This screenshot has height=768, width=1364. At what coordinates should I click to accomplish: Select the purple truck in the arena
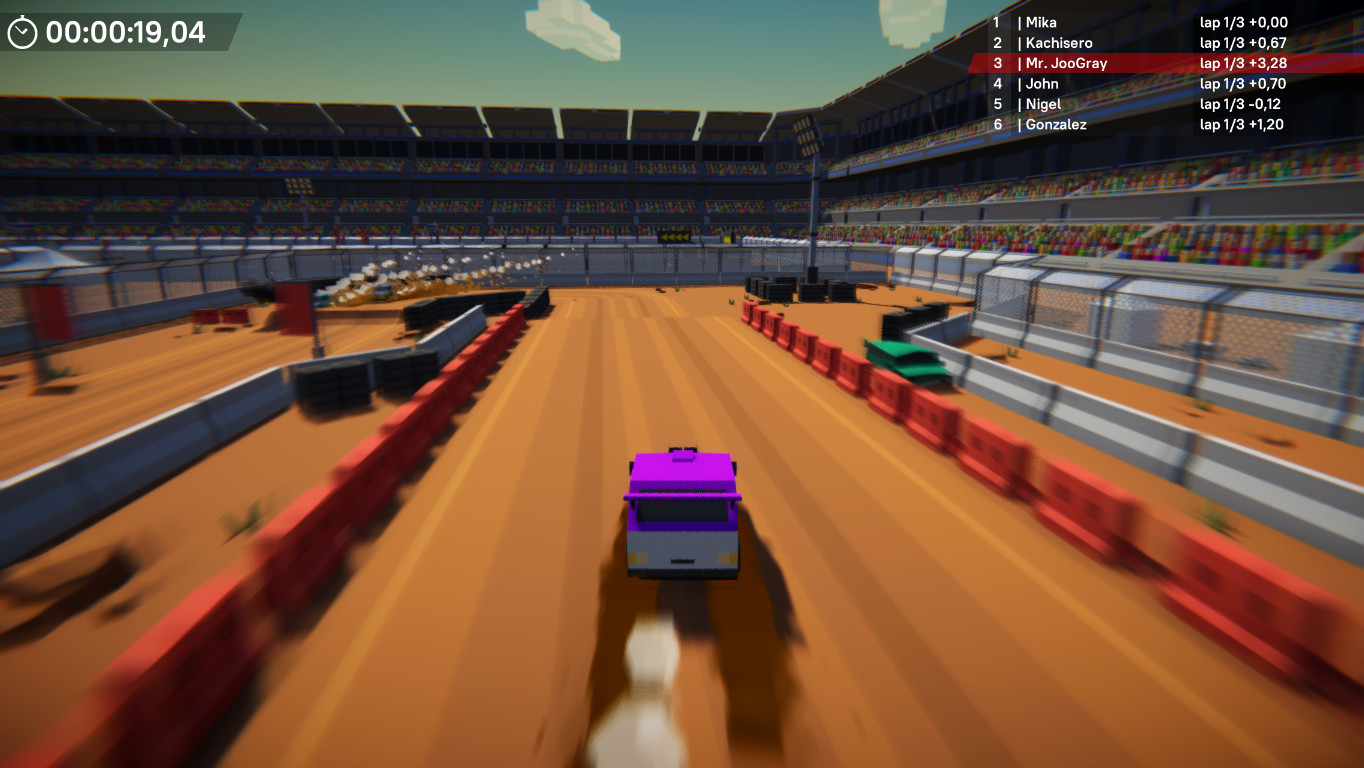click(x=682, y=510)
